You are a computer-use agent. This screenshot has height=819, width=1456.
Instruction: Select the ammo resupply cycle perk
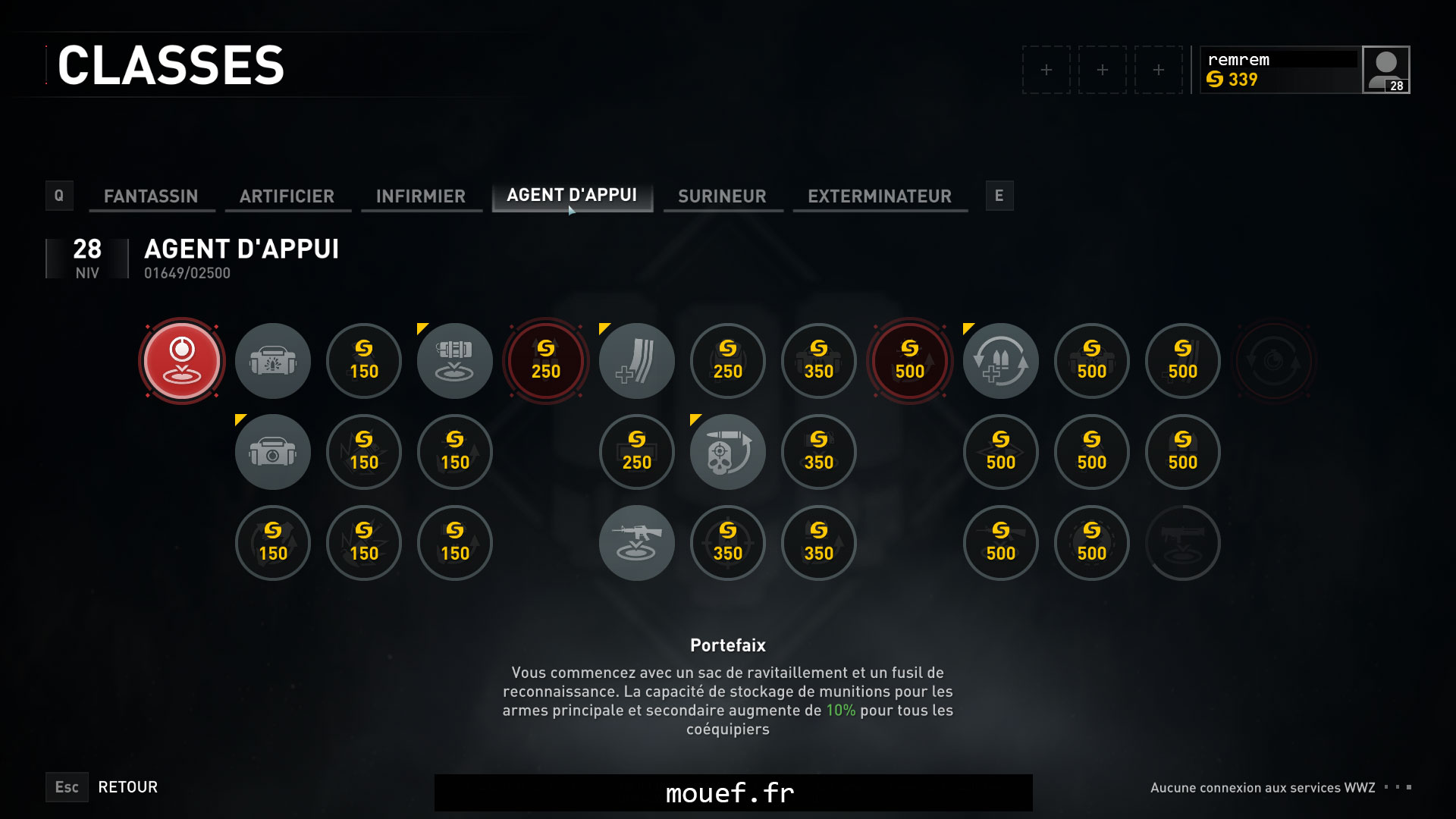pyautogui.click(x=1001, y=361)
